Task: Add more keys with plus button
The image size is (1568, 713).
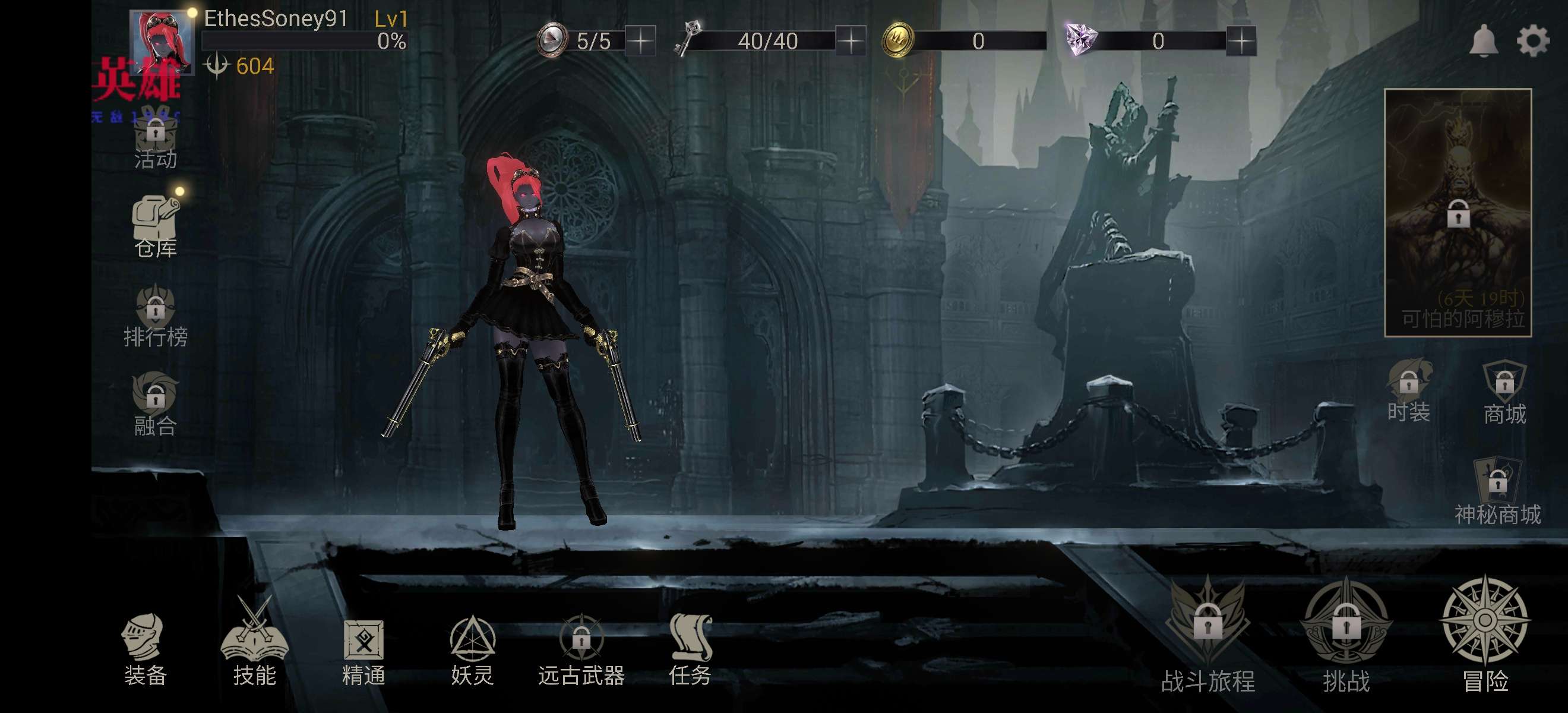Action: [851, 42]
